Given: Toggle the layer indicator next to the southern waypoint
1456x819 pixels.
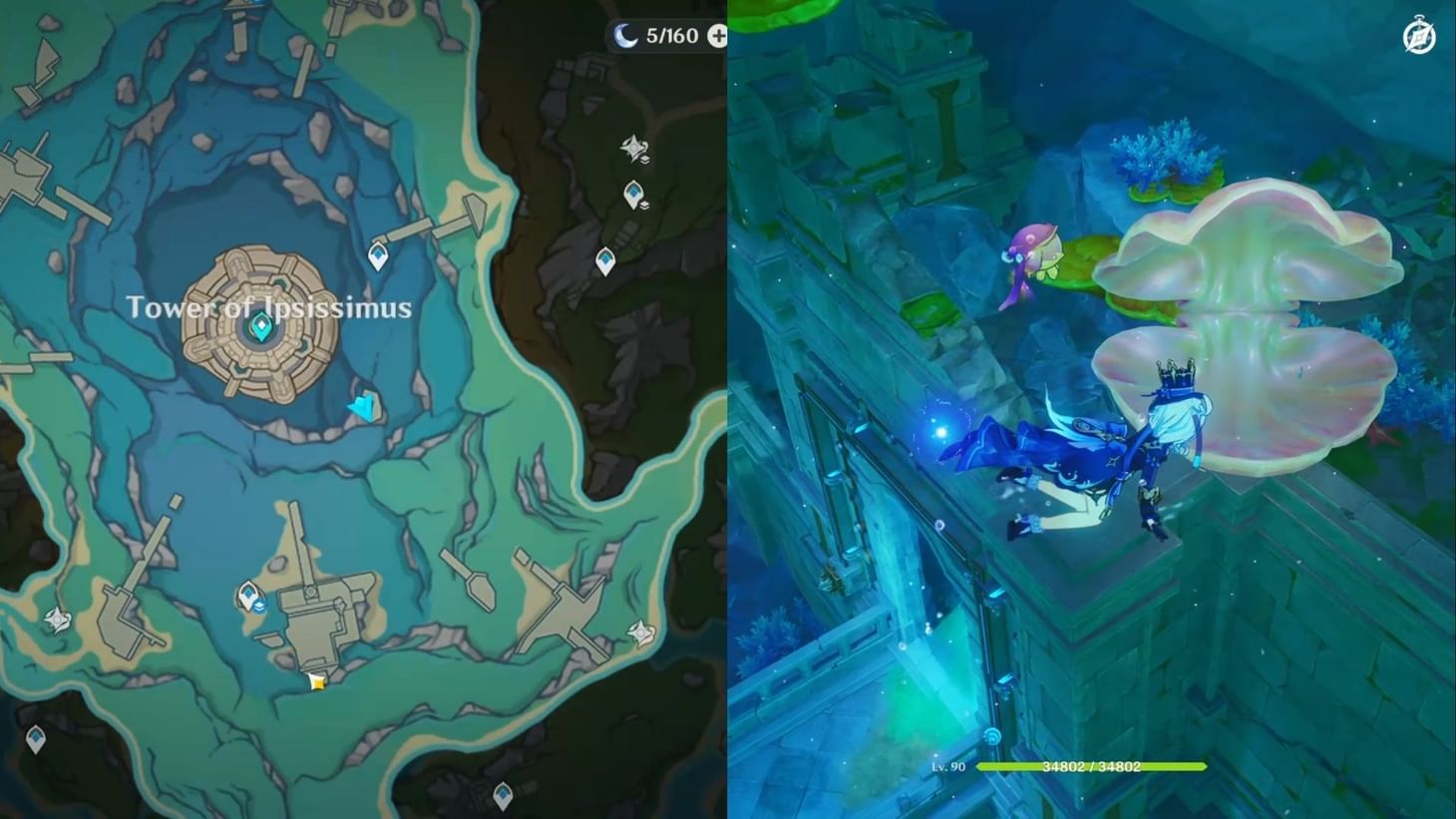Looking at the screenshot, I should coord(259,607).
